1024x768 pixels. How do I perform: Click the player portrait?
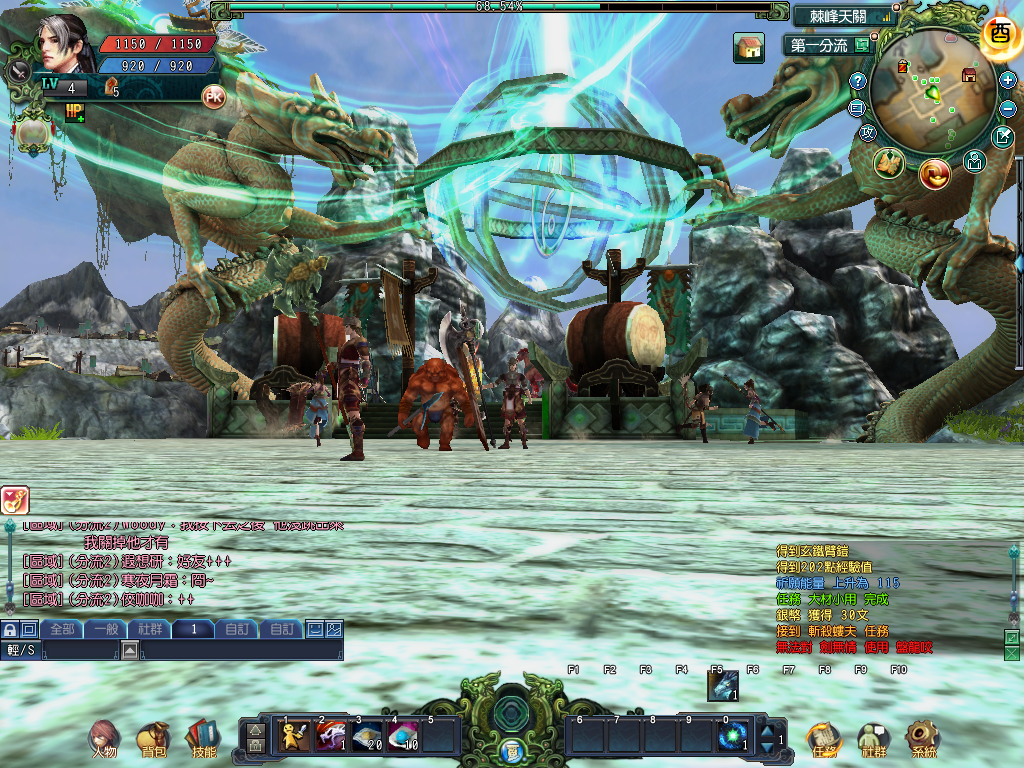[x=64, y=45]
